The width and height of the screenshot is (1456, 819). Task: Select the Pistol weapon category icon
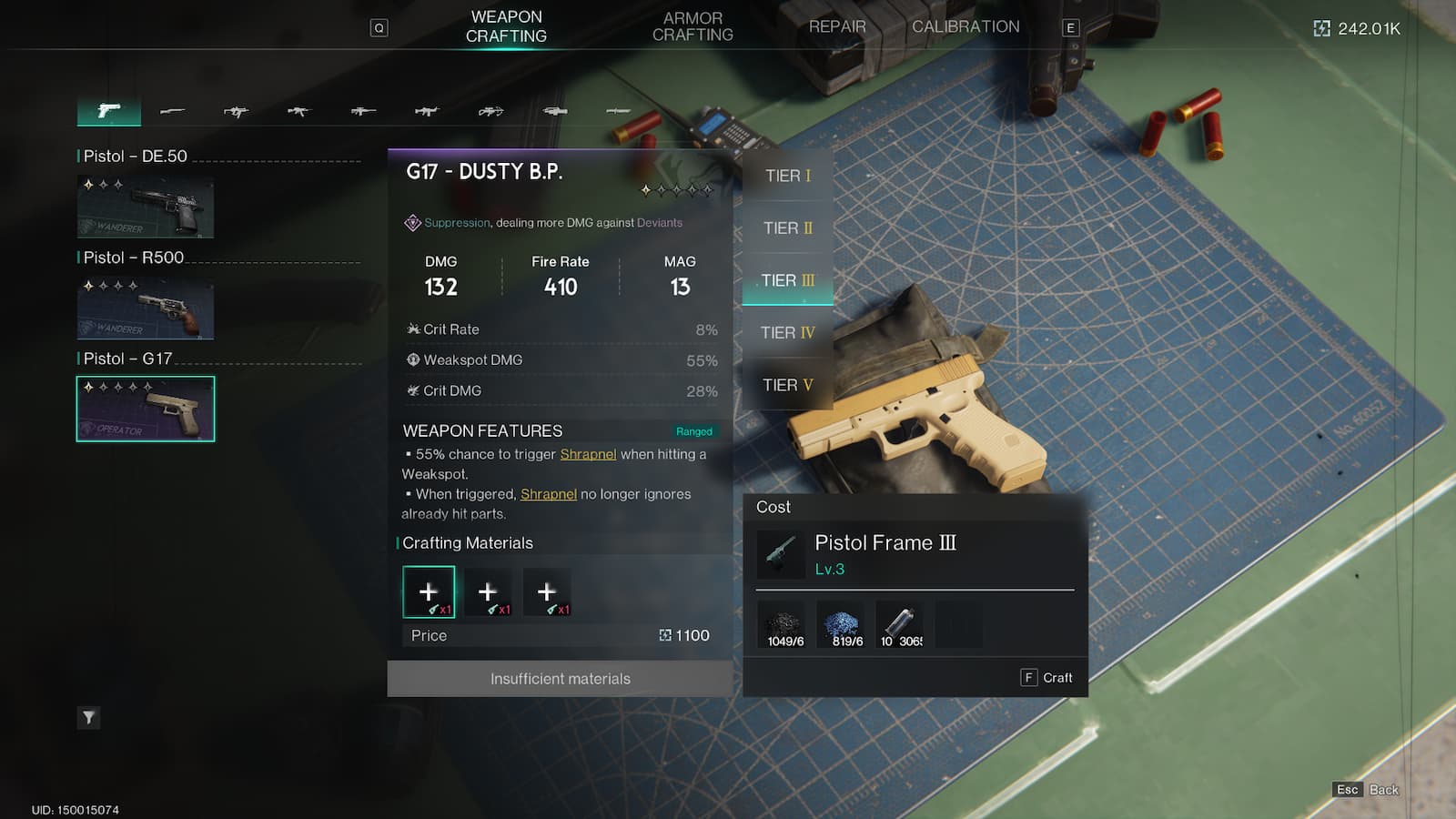(x=109, y=111)
